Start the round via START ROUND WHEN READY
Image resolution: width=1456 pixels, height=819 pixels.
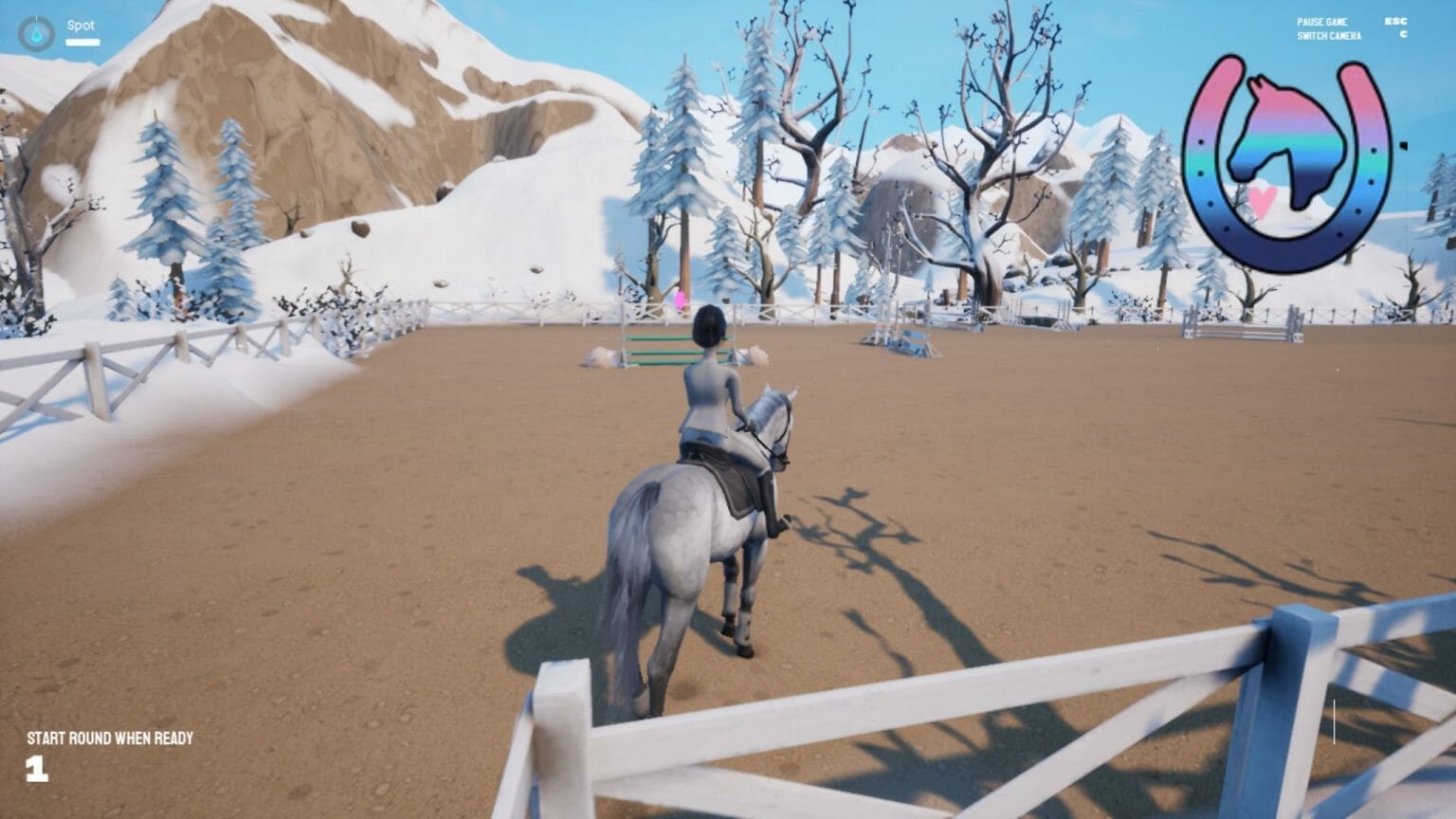(x=109, y=737)
